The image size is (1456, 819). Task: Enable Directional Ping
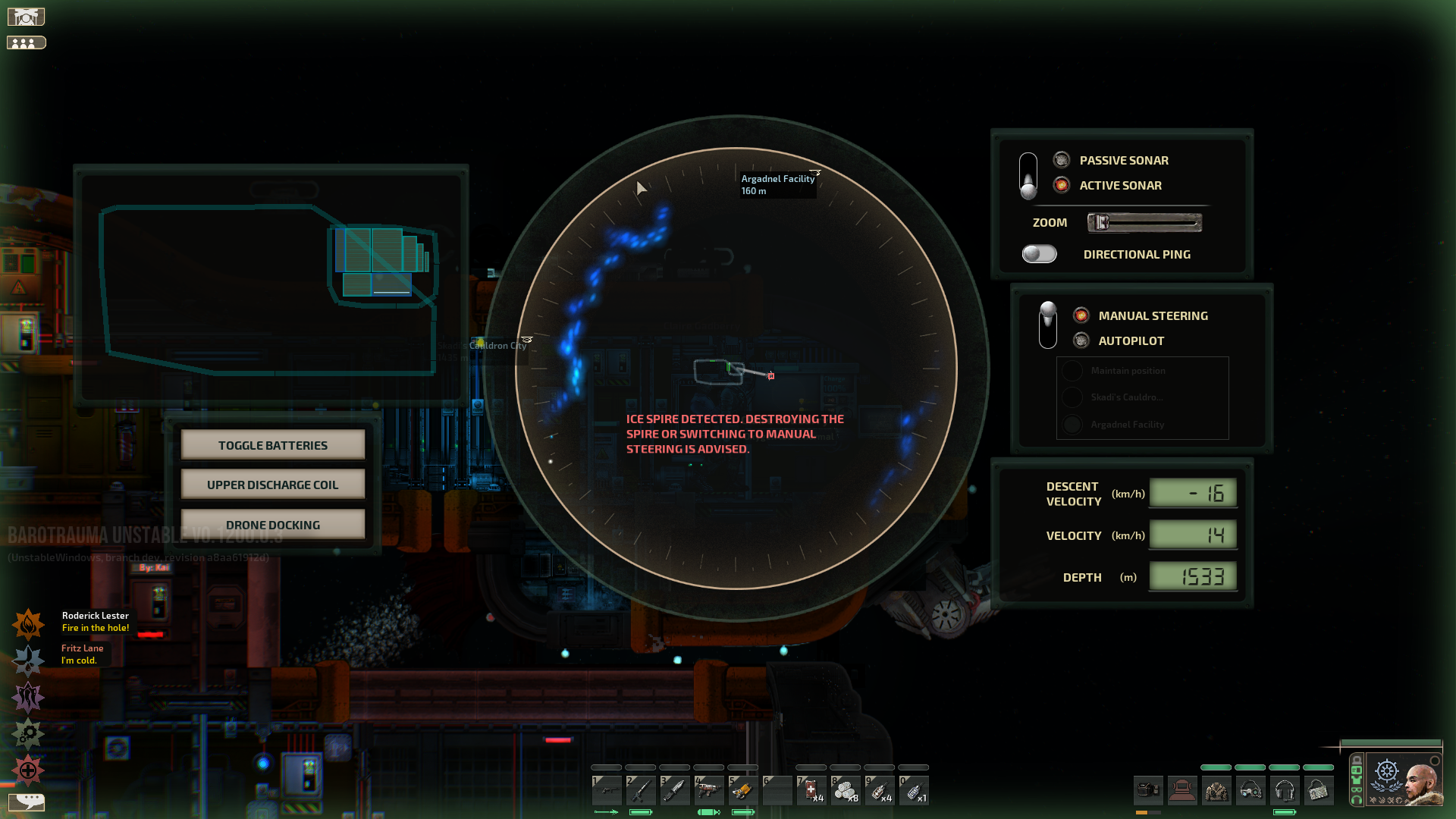pos(1038,254)
